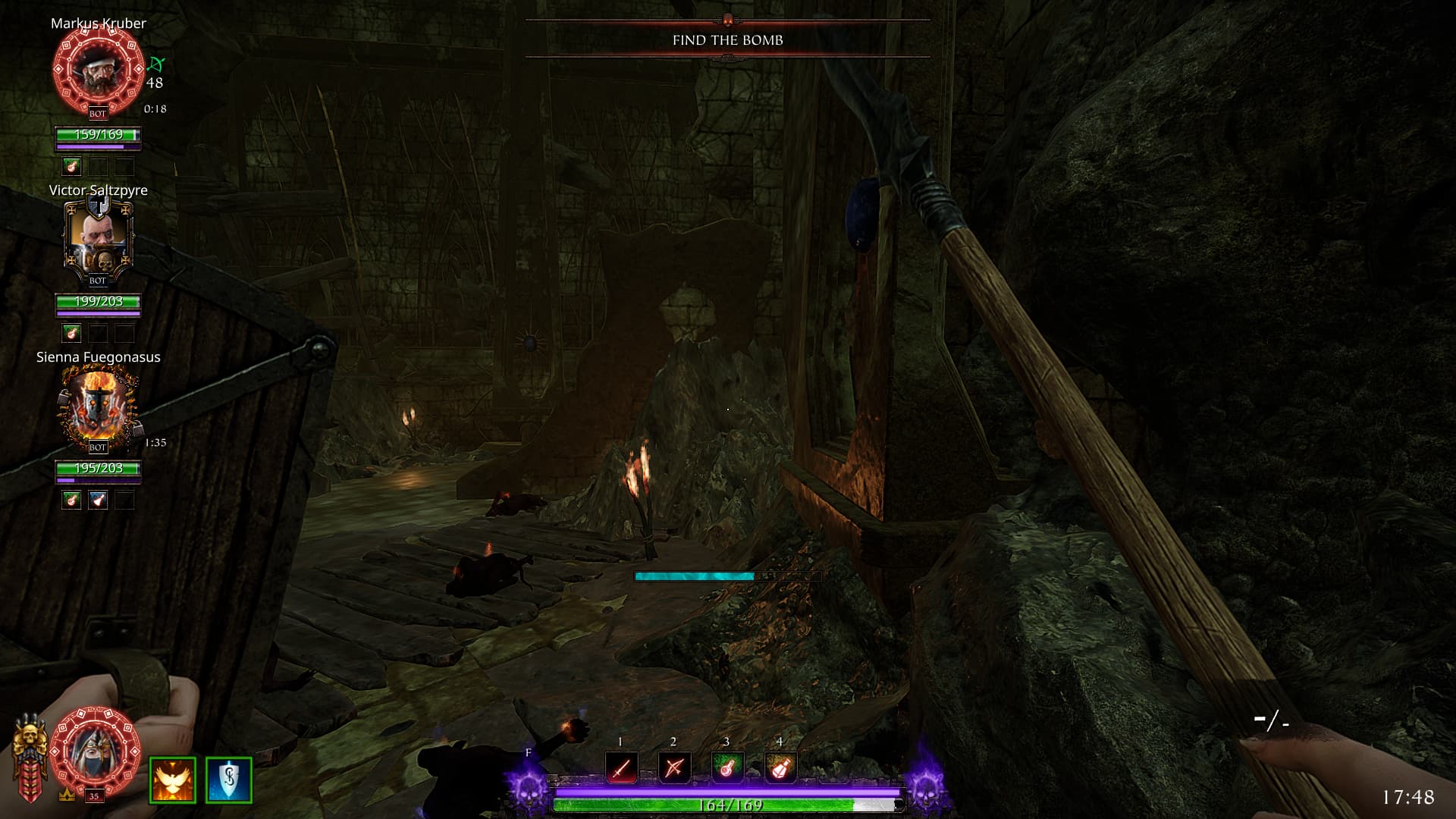Image resolution: width=1456 pixels, height=819 pixels.
Task: Click Sienna's blue potion item icon
Action: click(x=98, y=500)
